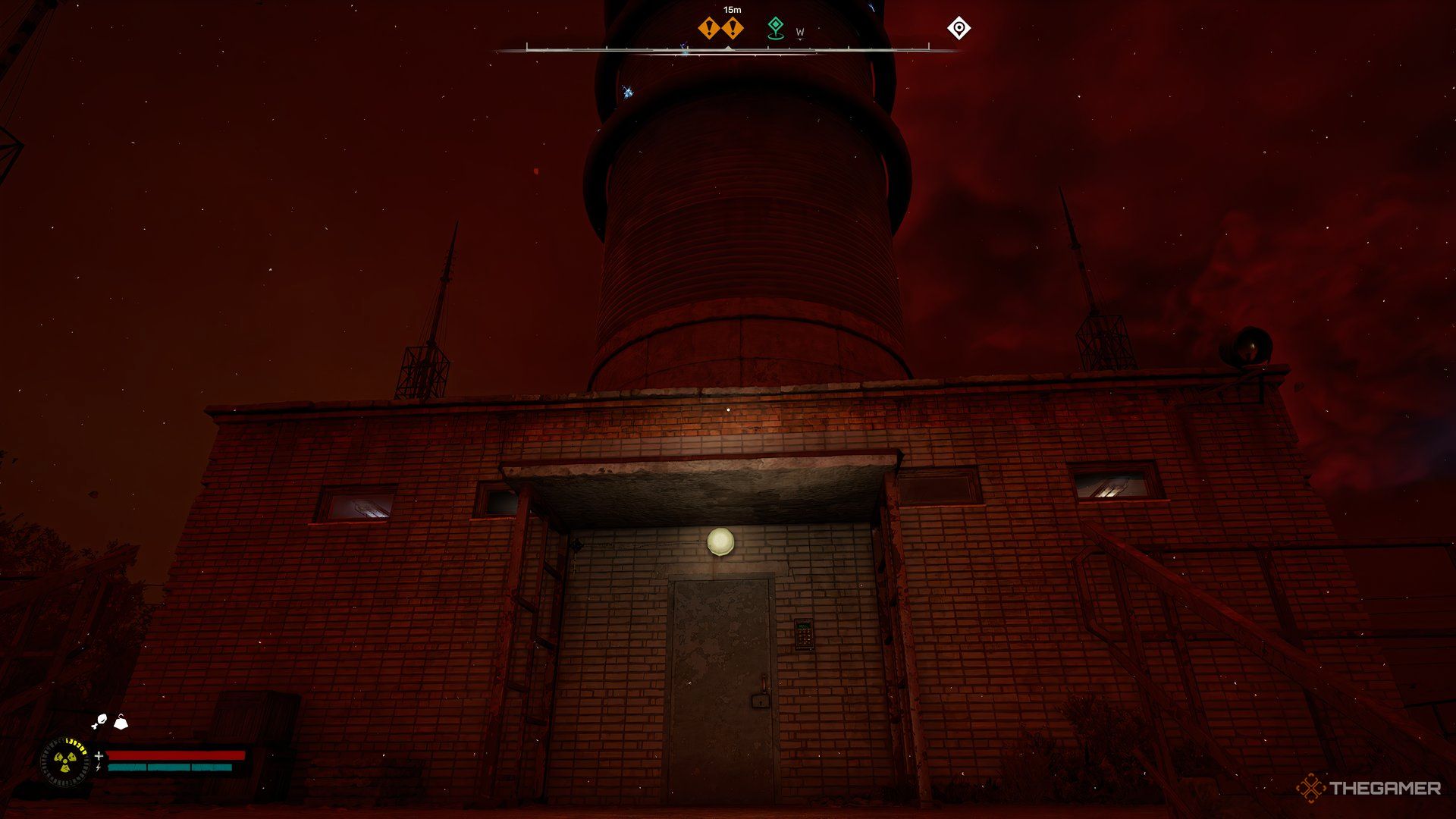1456x819 pixels.
Task: Open the center notch marker on the compass strip
Action: click(729, 48)
